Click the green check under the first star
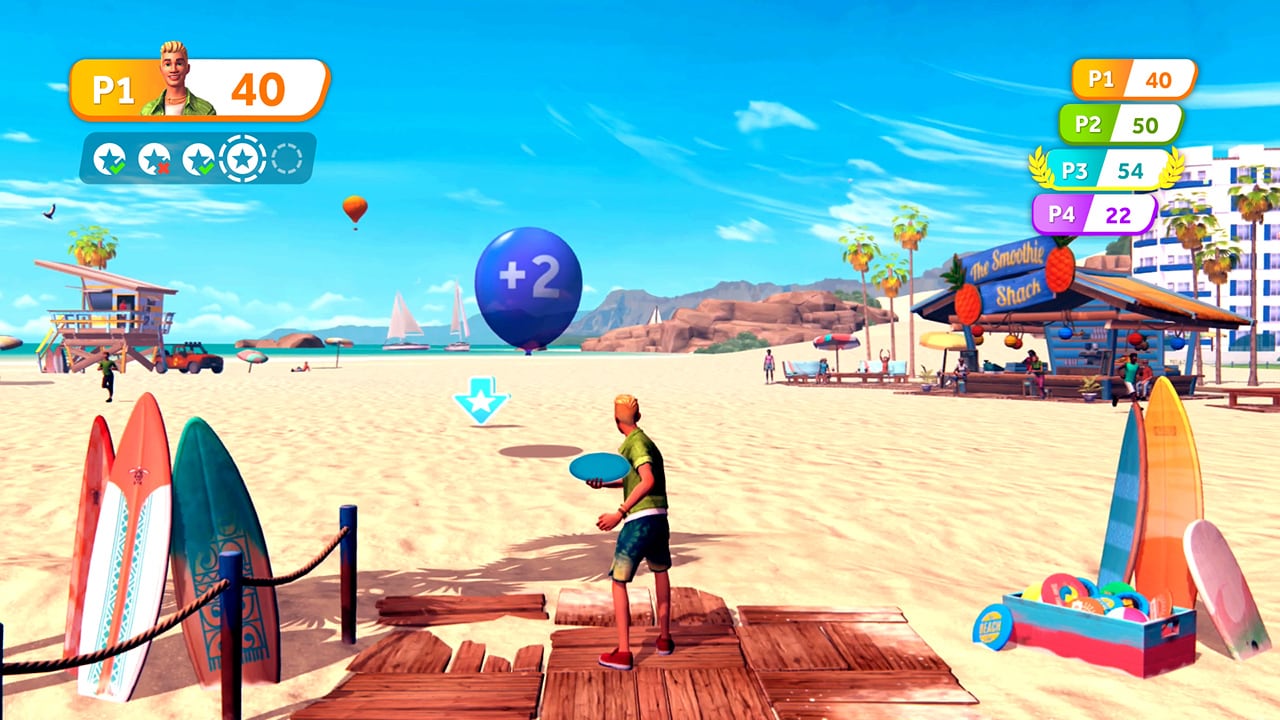 tap(116, 167)
